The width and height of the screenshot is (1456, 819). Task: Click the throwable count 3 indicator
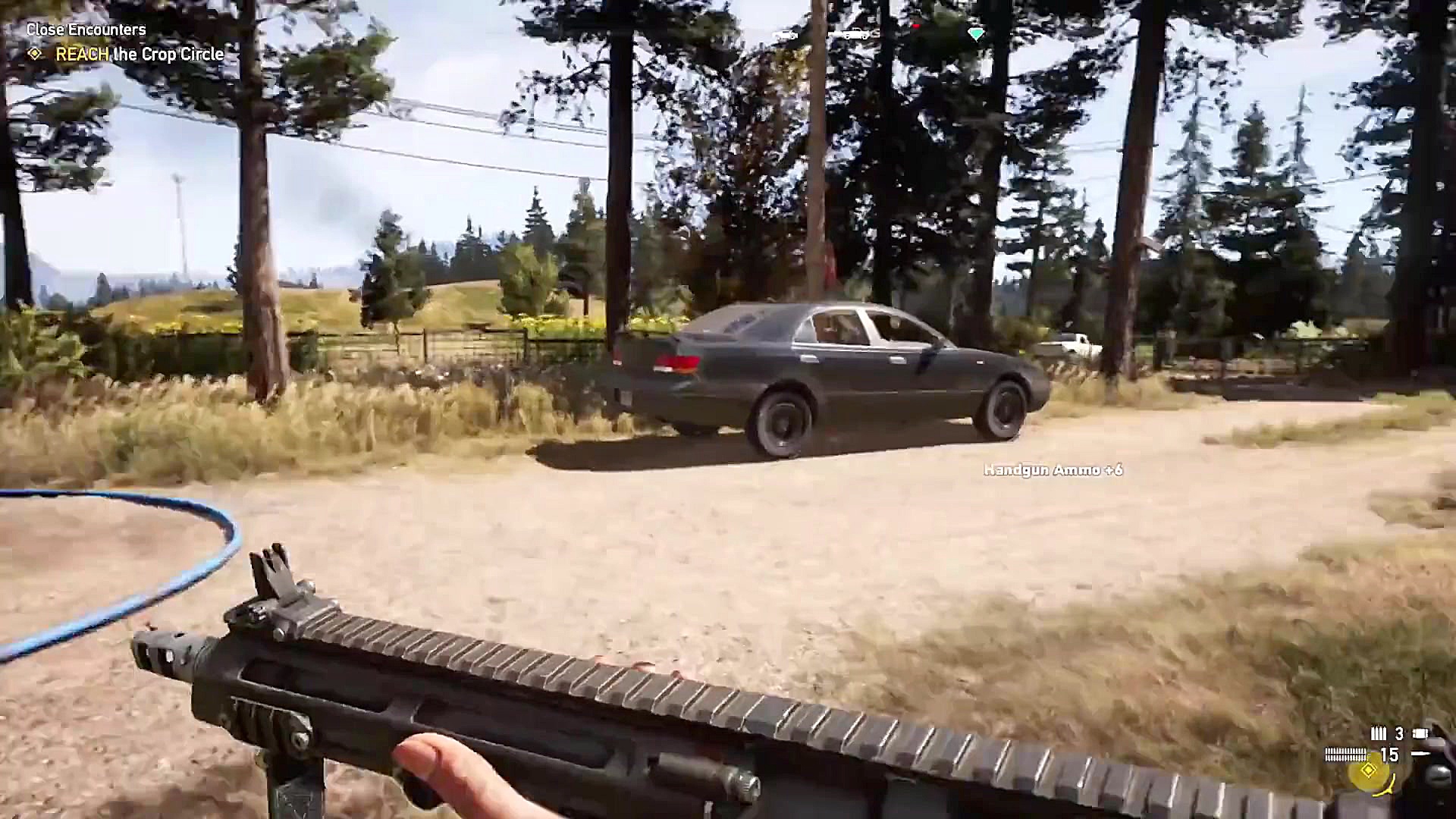(1400, 734)
